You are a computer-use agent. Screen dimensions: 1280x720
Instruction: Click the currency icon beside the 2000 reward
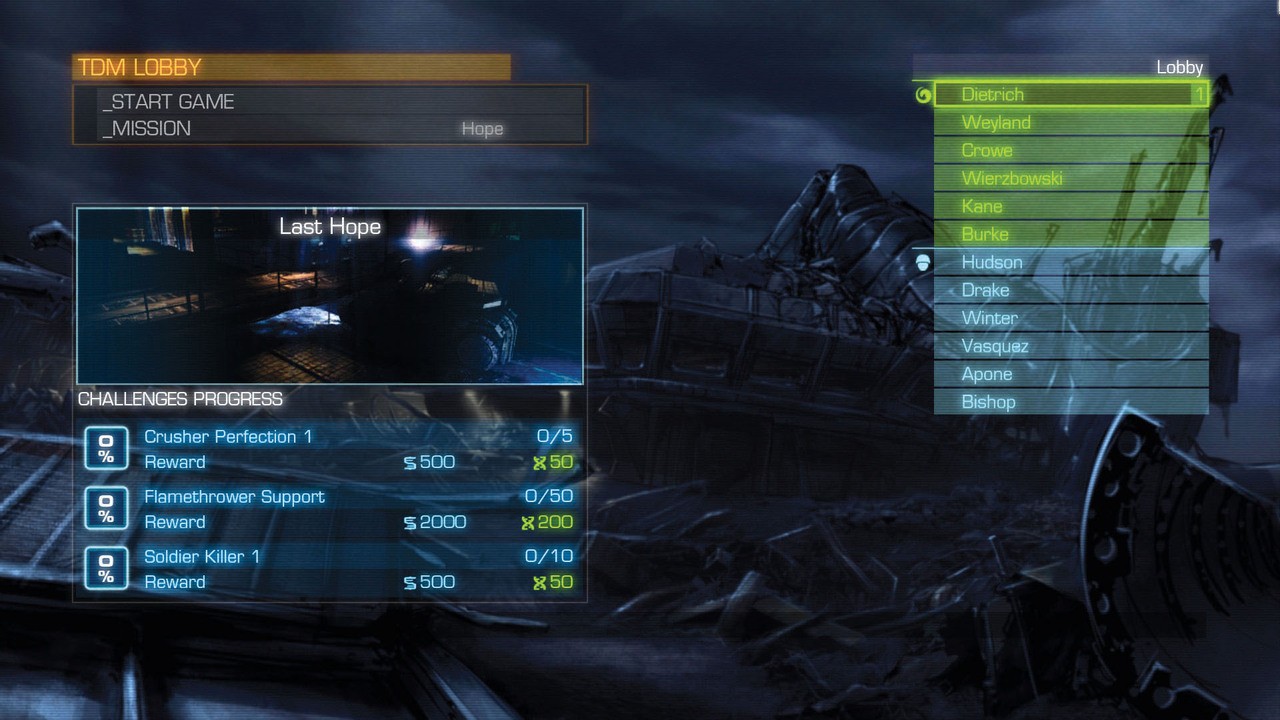410,521
